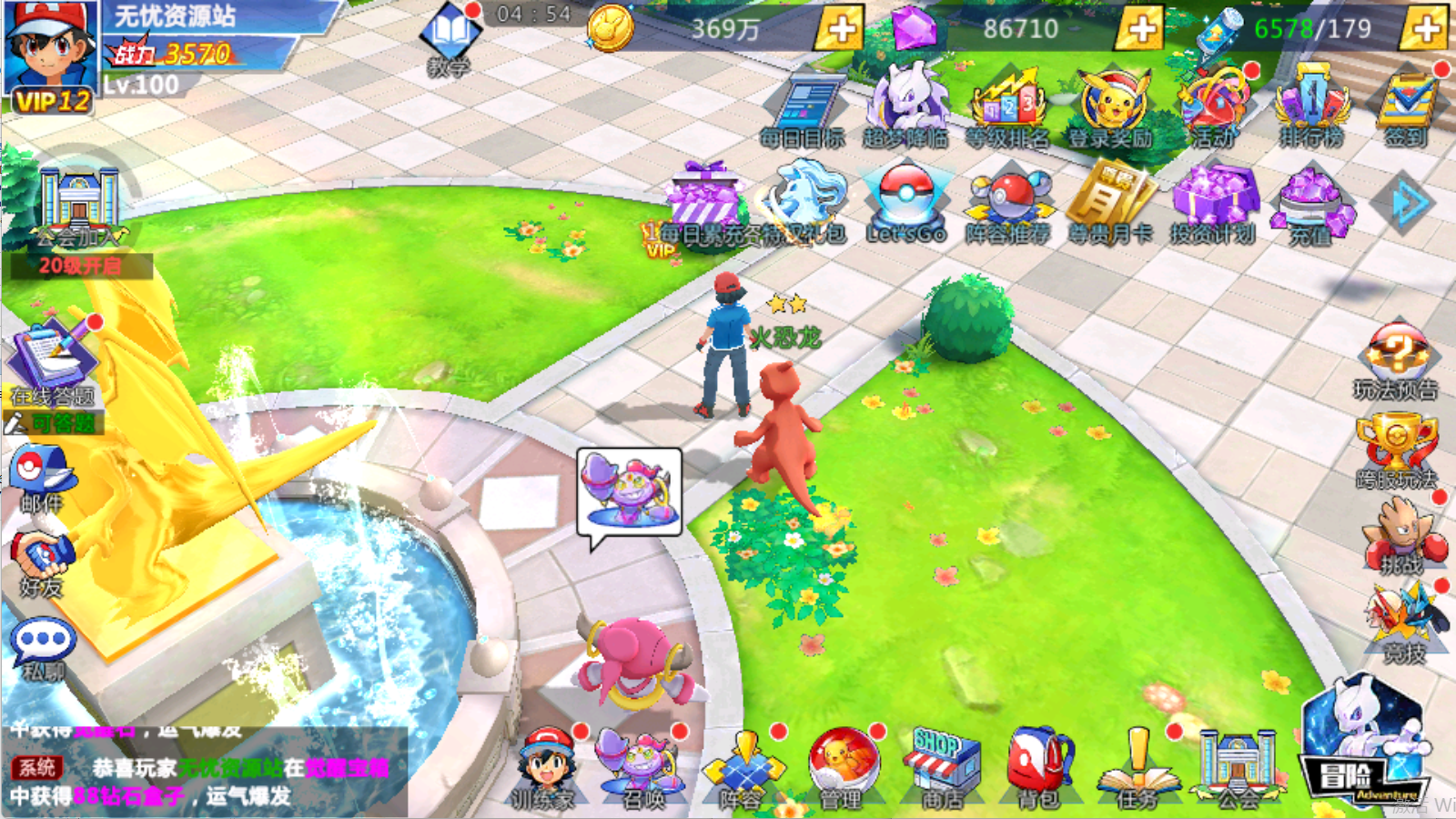The image size is (1456, 819).
Task: Open the 每日目标 daily goals icon
Action: coord(808,103)
